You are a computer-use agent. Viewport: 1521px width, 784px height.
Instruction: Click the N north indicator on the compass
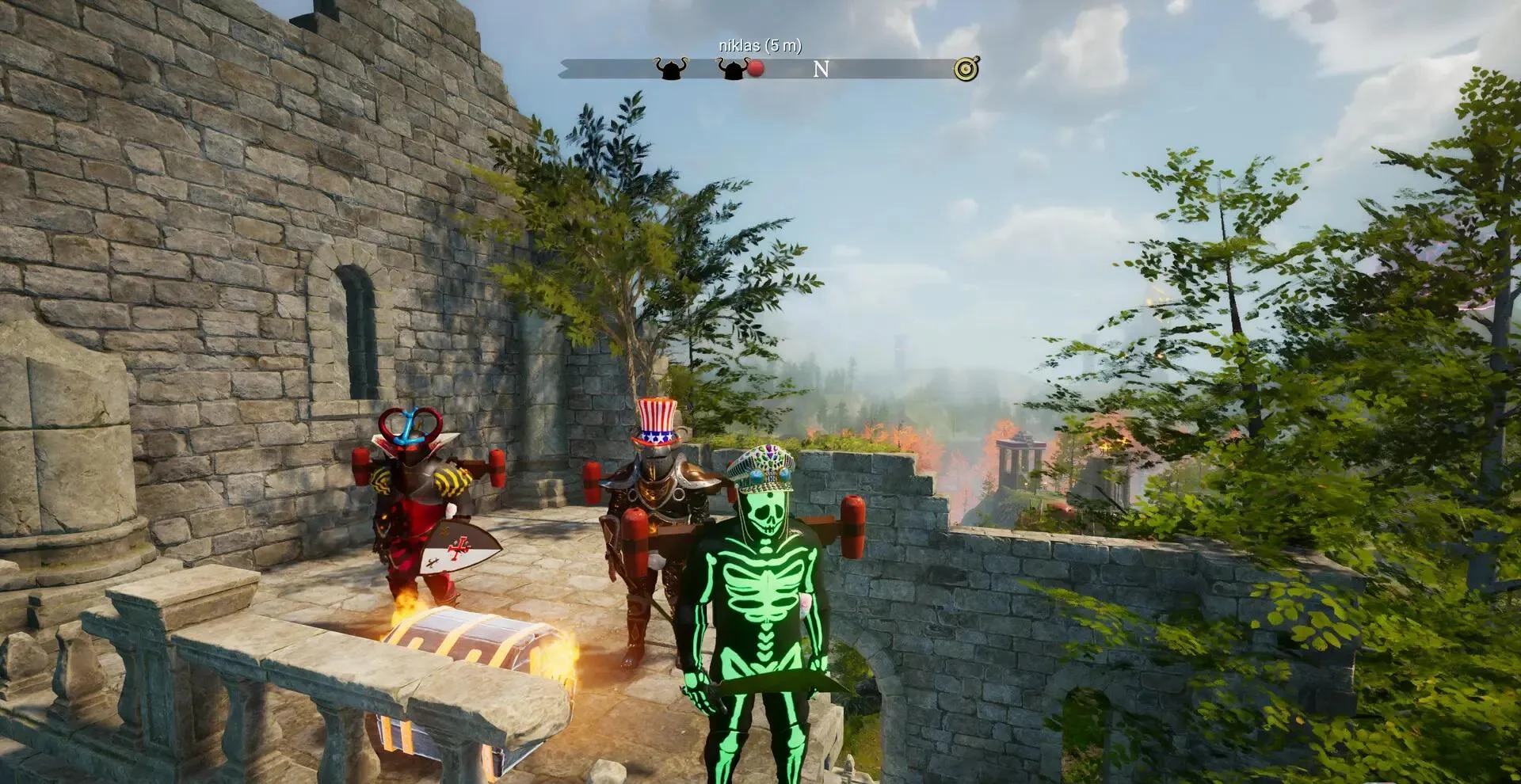click(x=821, y=70)
